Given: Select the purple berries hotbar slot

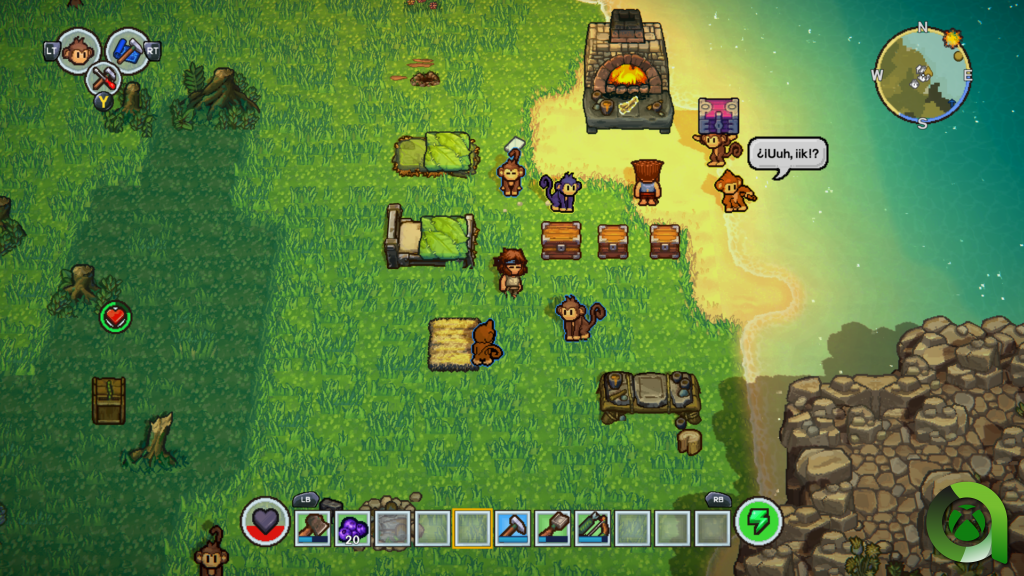Looking at the screenshot, I should coord(352,527).
